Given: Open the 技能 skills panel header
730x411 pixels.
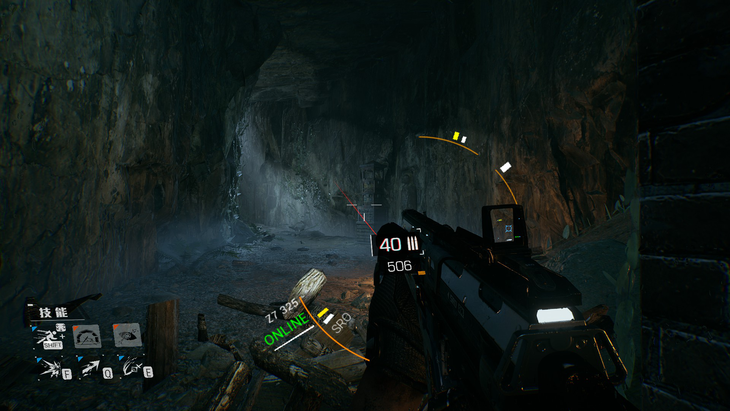Looking at the screenshot, I should (x=52, y=312).
